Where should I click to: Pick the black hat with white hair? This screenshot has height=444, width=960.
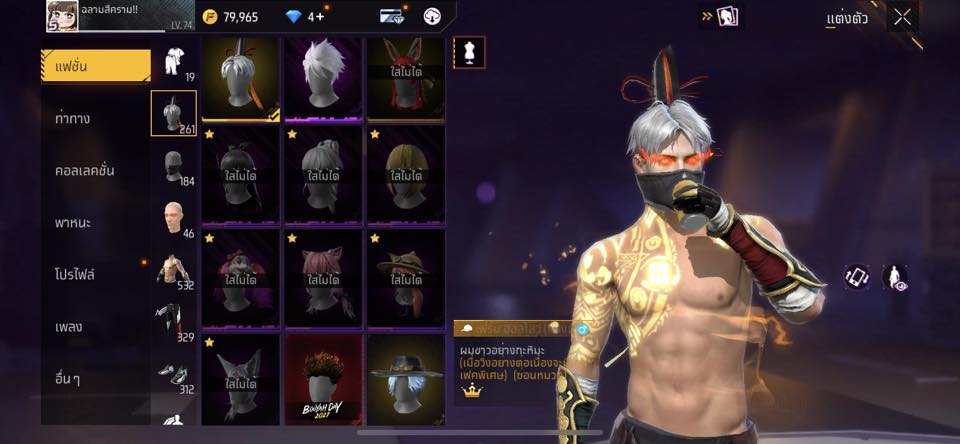[405, 380]
